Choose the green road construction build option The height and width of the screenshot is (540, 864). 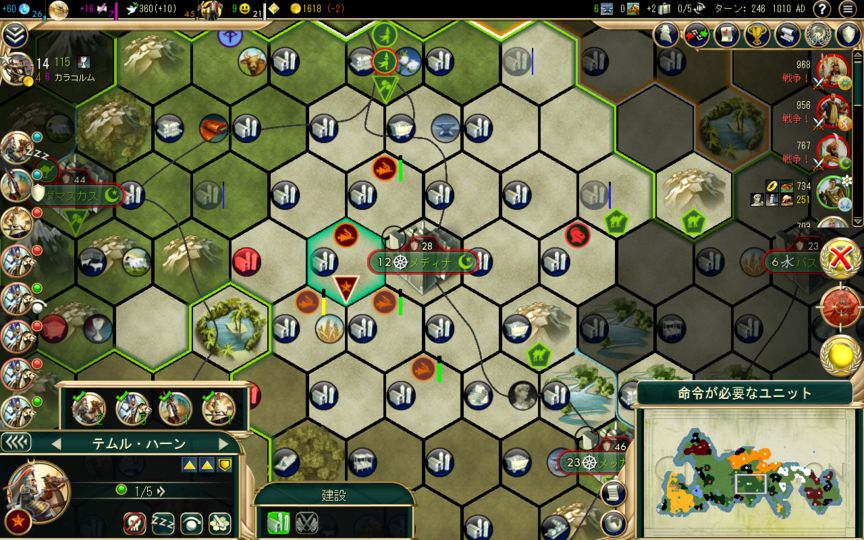(x=276, y=522)
